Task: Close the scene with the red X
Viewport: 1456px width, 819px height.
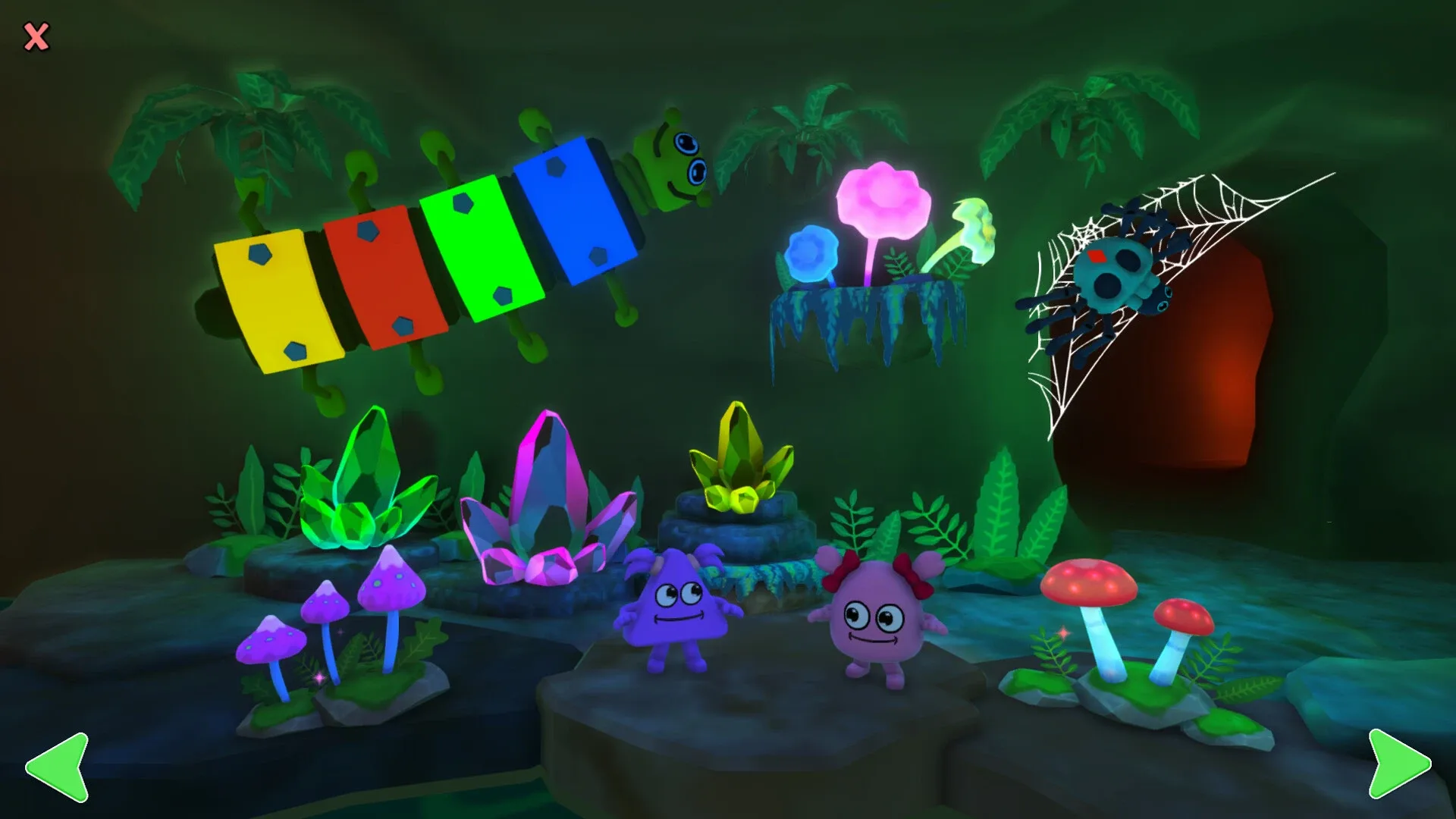Action: click(36, 36)
